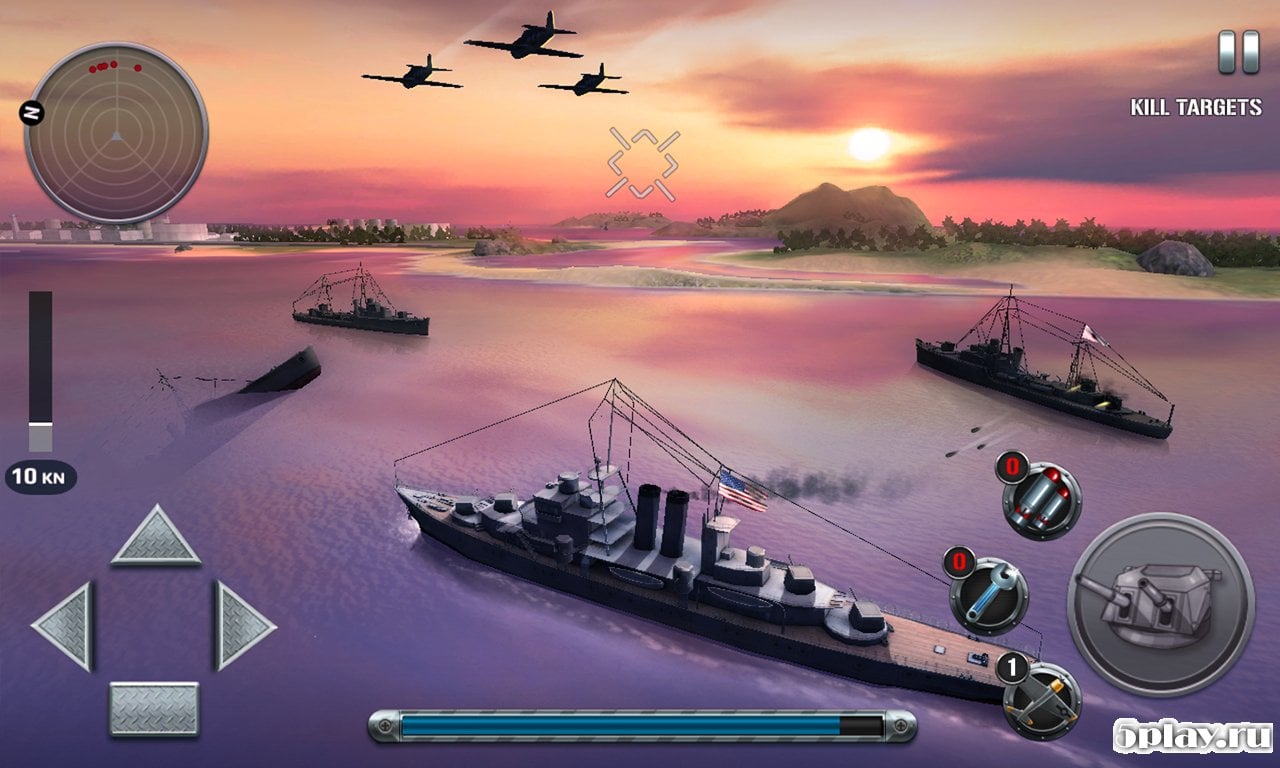
Task: Use the wrench repair ability
Action: [989, 596]
